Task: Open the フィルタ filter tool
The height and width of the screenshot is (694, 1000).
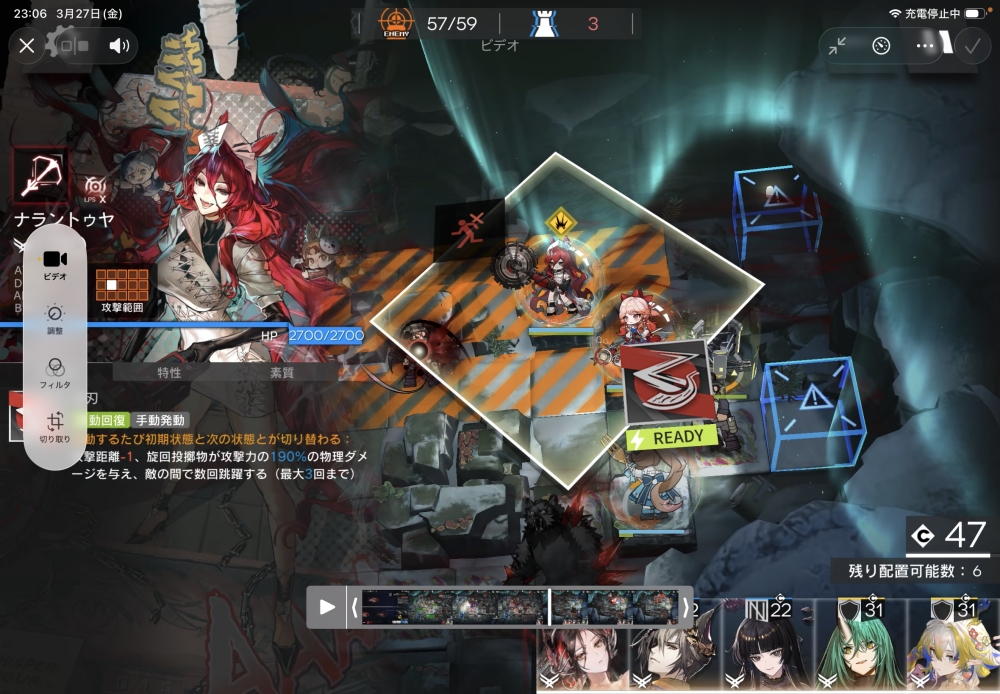Action: 55,372
